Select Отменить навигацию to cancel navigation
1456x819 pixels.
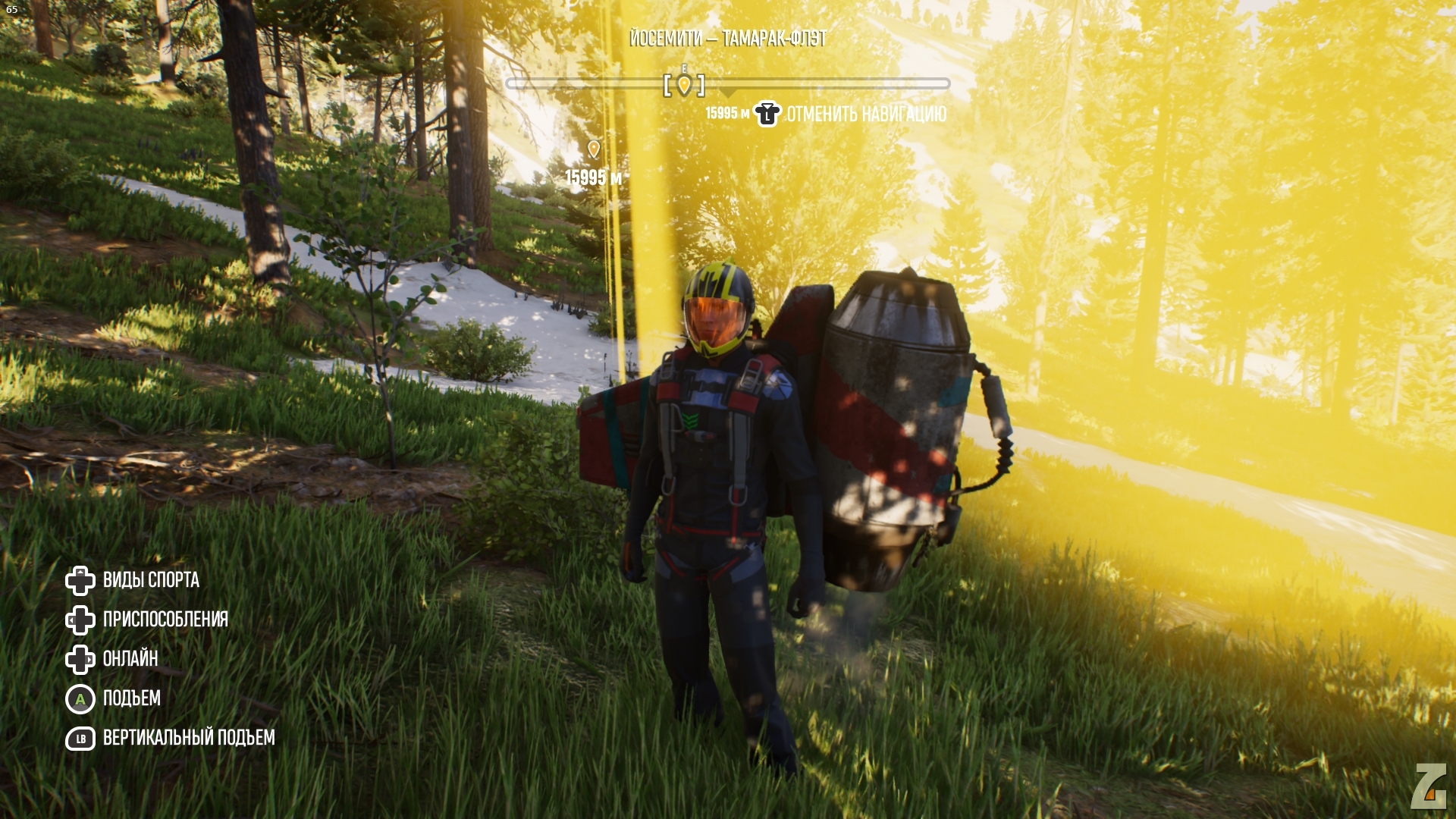(x=865, y=115)
